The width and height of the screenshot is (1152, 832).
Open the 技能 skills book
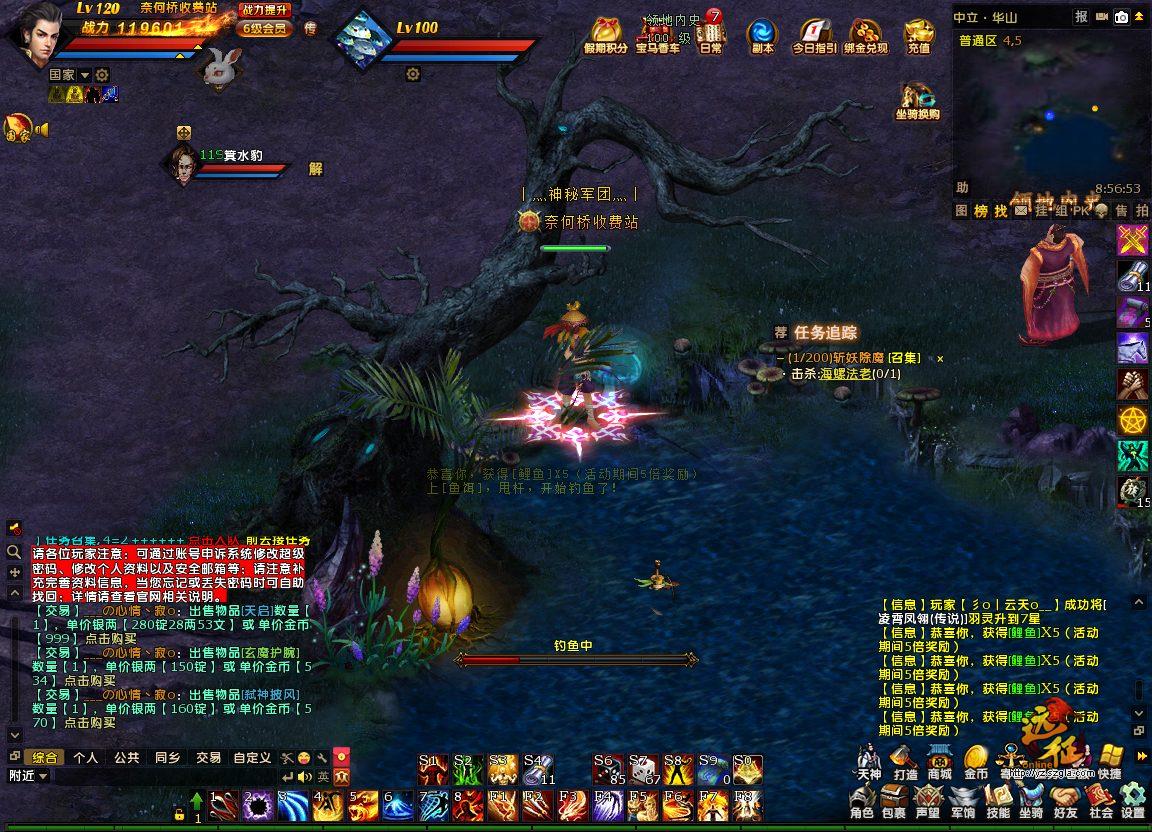tap(998, 801)
